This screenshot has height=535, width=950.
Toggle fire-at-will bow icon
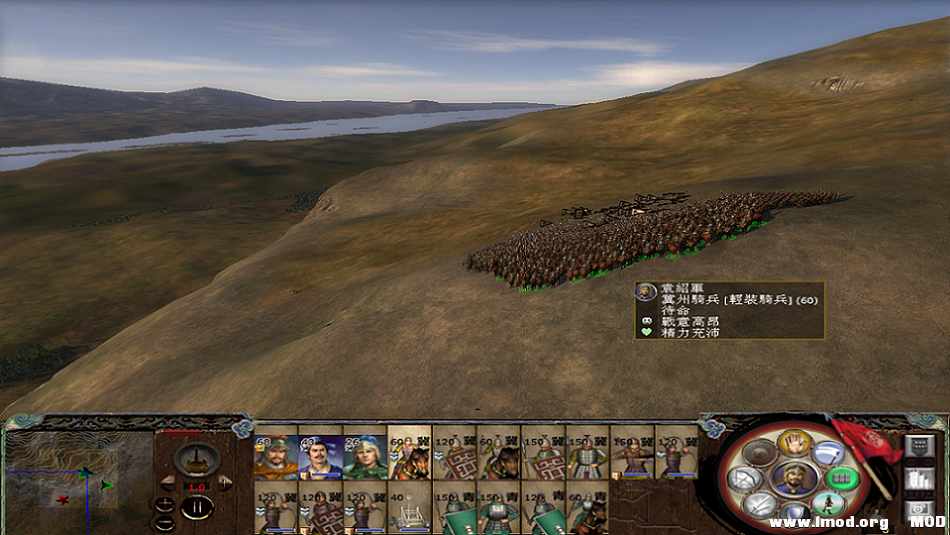click(x=745, y=479)
